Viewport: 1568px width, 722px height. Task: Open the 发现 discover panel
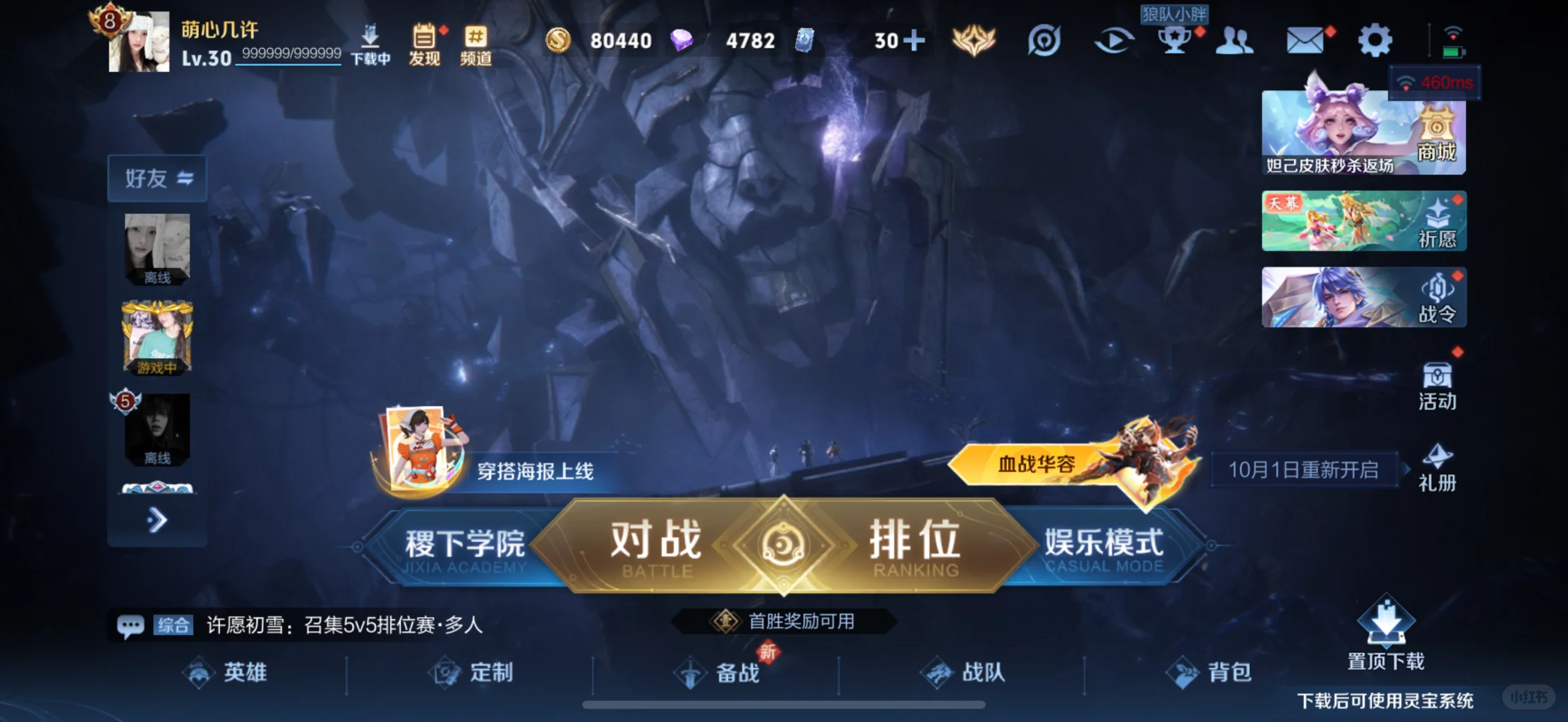point(424,40)
